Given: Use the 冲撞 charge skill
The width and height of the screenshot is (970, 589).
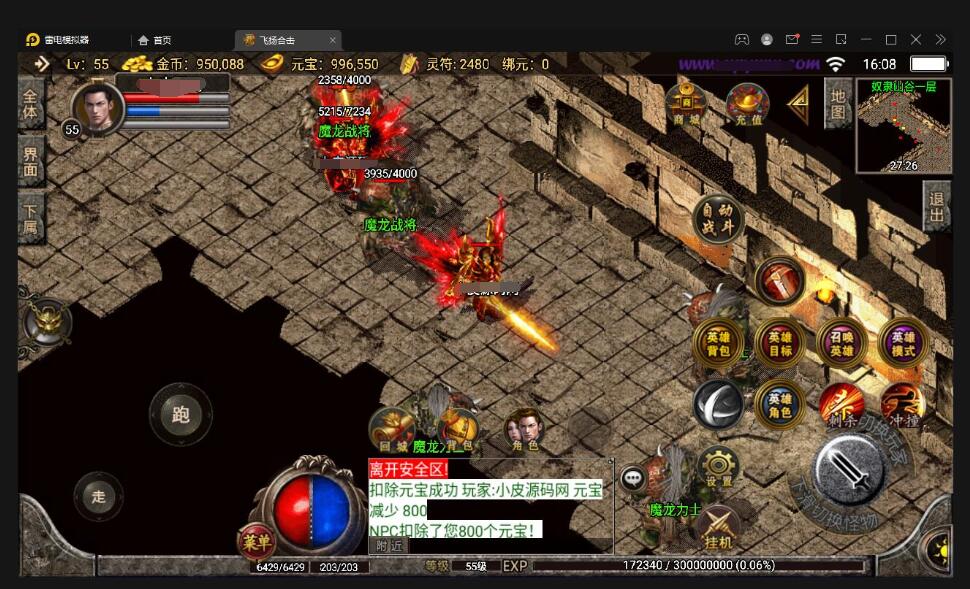Looking at the screenshot, I should coord(902,404).
